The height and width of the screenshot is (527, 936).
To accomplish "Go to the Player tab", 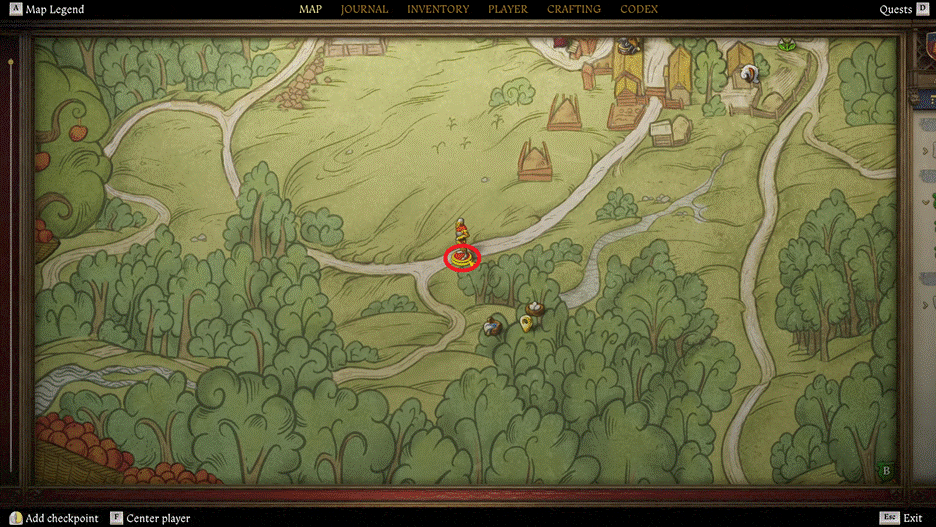I will point(508,10).
